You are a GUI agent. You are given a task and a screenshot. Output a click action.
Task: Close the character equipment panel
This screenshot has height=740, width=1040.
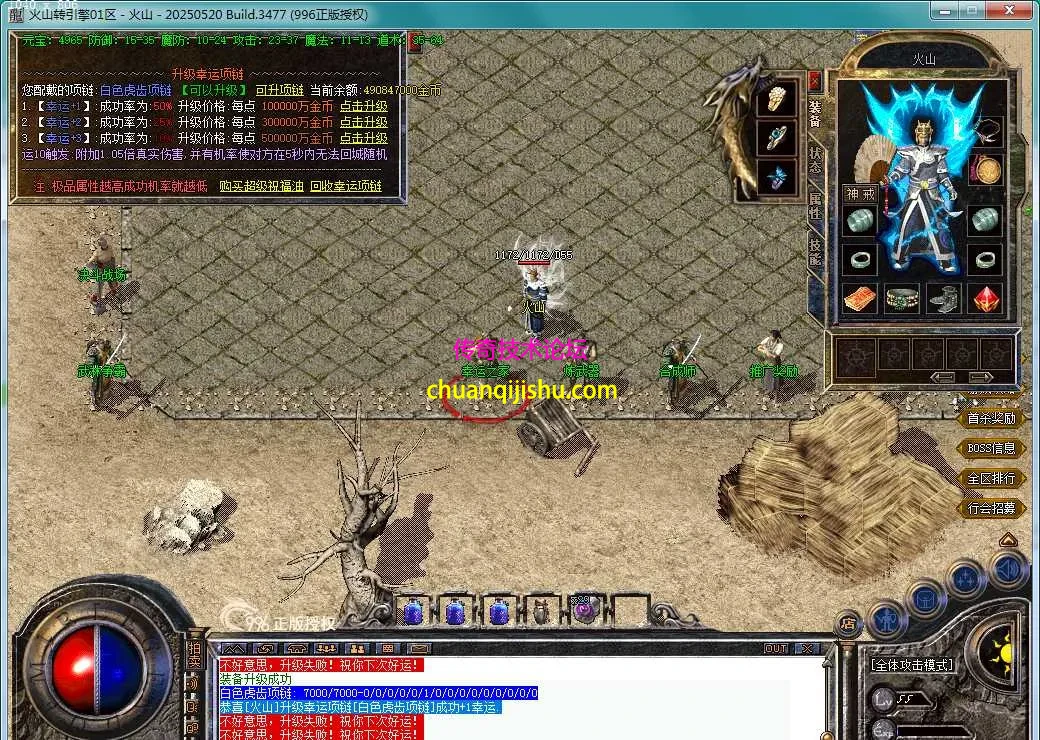[815, 80]
